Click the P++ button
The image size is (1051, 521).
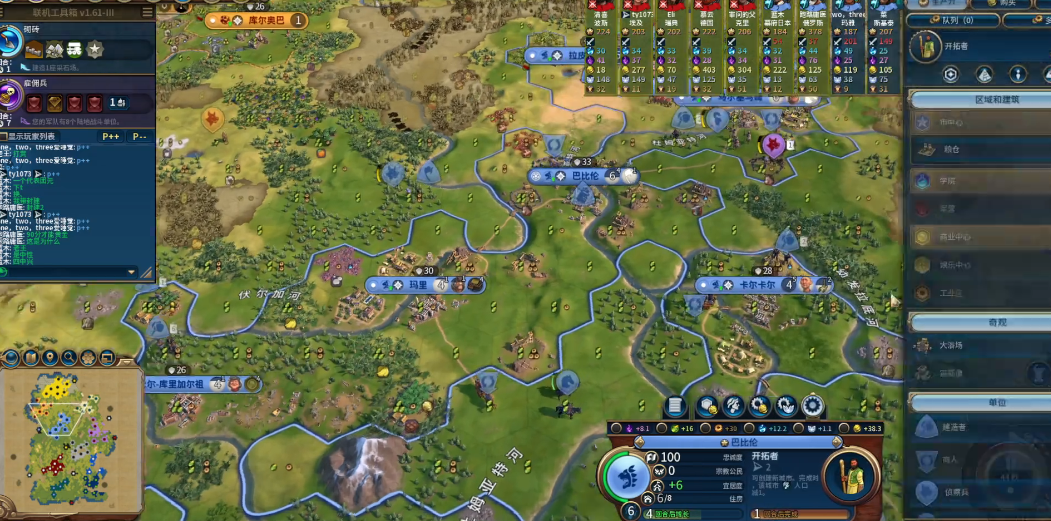(110, 136)
